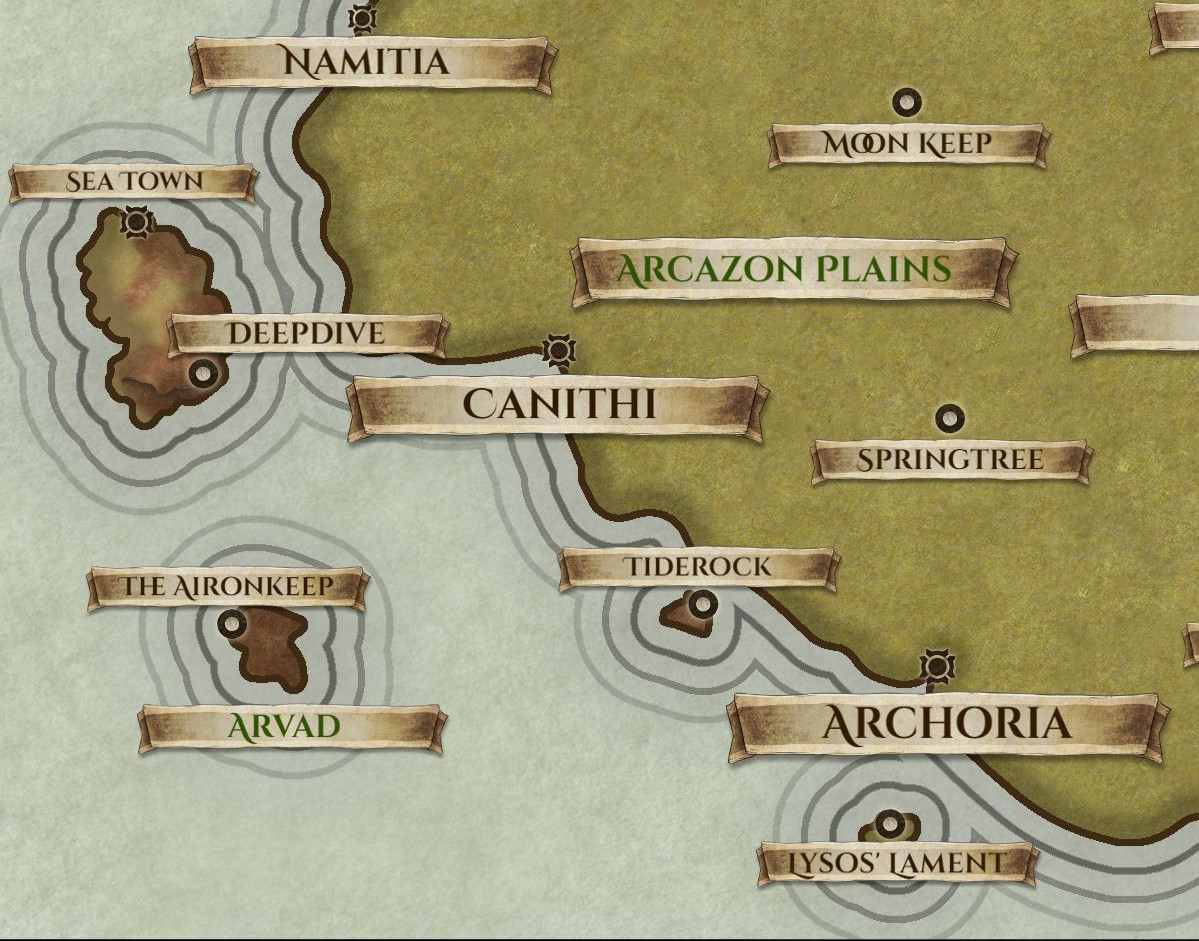1199x941 pixels.
Task: Select The Aironkeep name banner
Action: (226, 587)
